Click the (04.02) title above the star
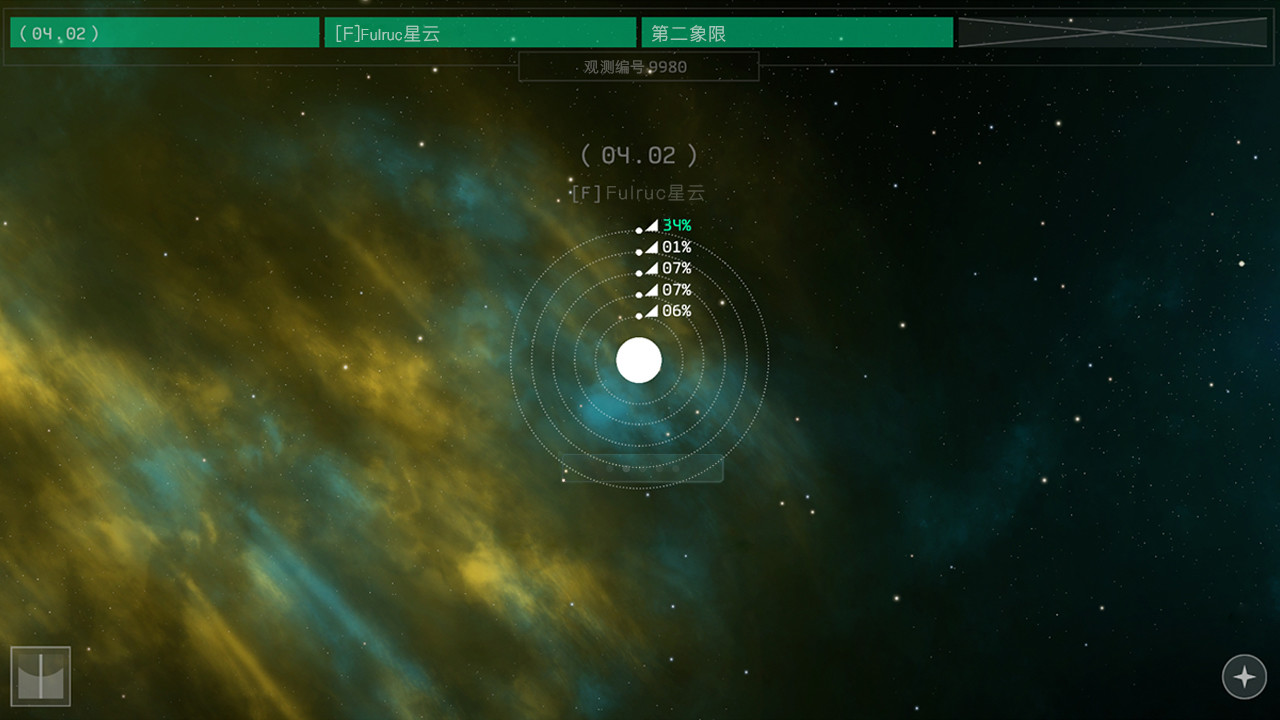The image size is (1280, 720). 639,155
